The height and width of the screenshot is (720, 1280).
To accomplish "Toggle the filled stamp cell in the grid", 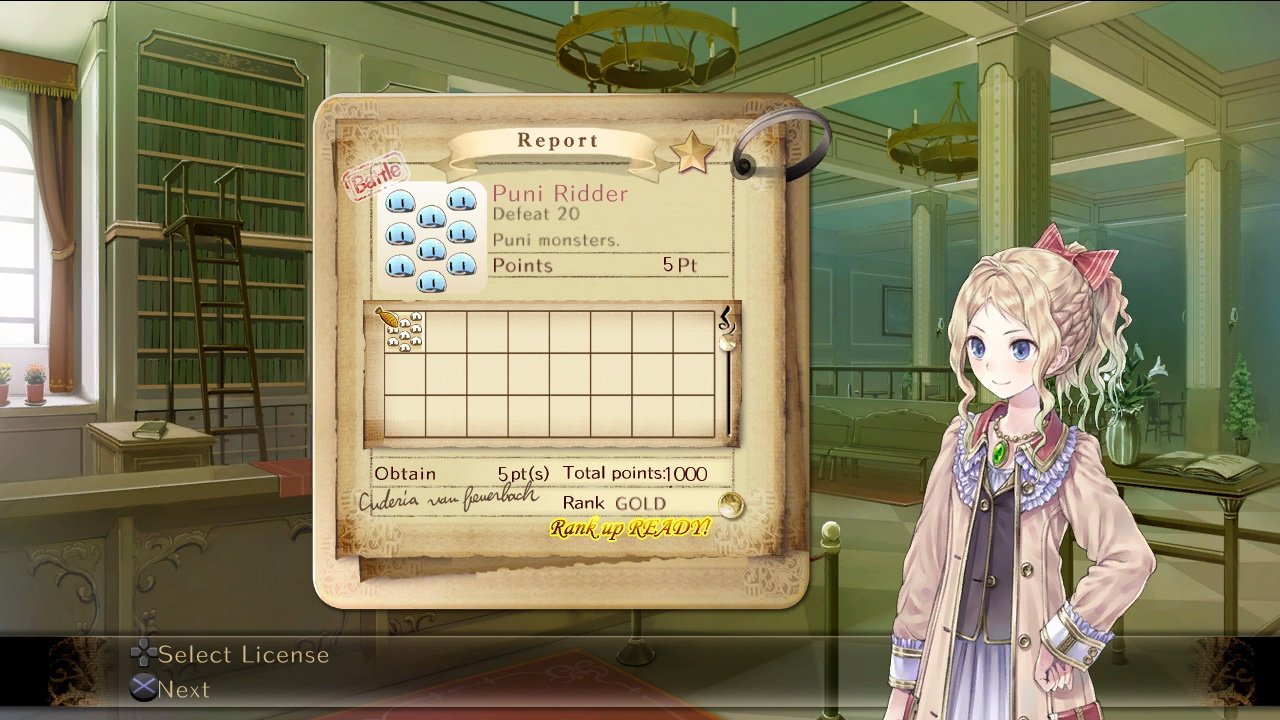I will click(404, 328).
